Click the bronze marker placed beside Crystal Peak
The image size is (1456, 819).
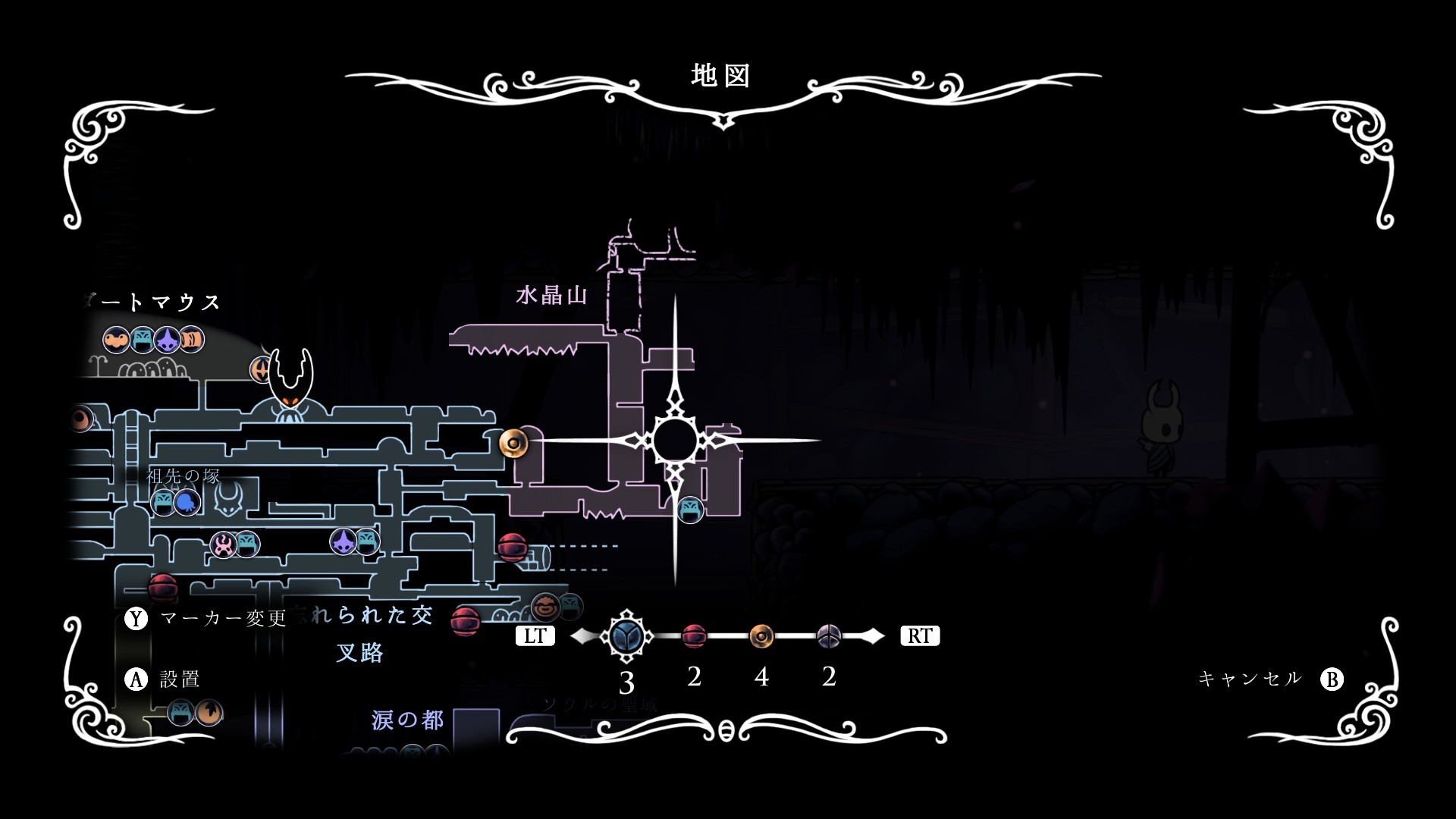pos(513,443)
